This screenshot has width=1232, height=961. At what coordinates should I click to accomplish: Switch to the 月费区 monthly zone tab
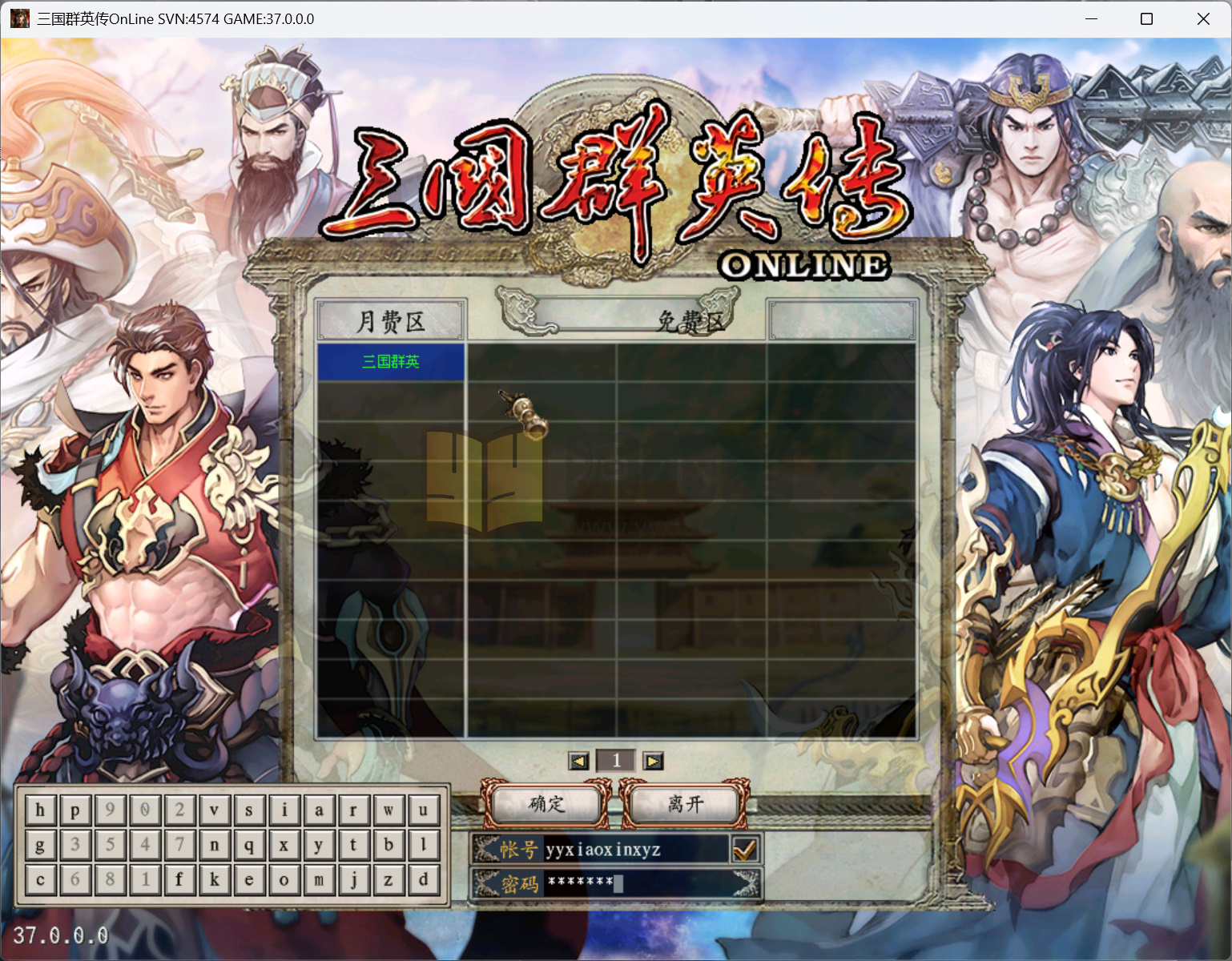click(x=390, y=320)
